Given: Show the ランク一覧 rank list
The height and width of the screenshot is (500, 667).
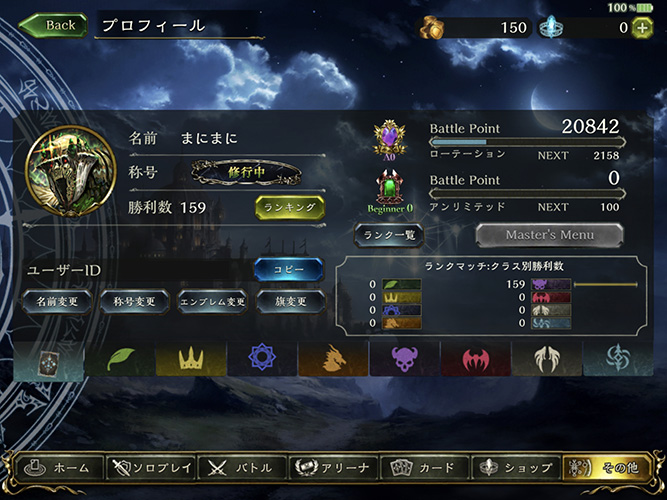Looking at the screenshot, I should pyautogui.click(x=390, y=234).
